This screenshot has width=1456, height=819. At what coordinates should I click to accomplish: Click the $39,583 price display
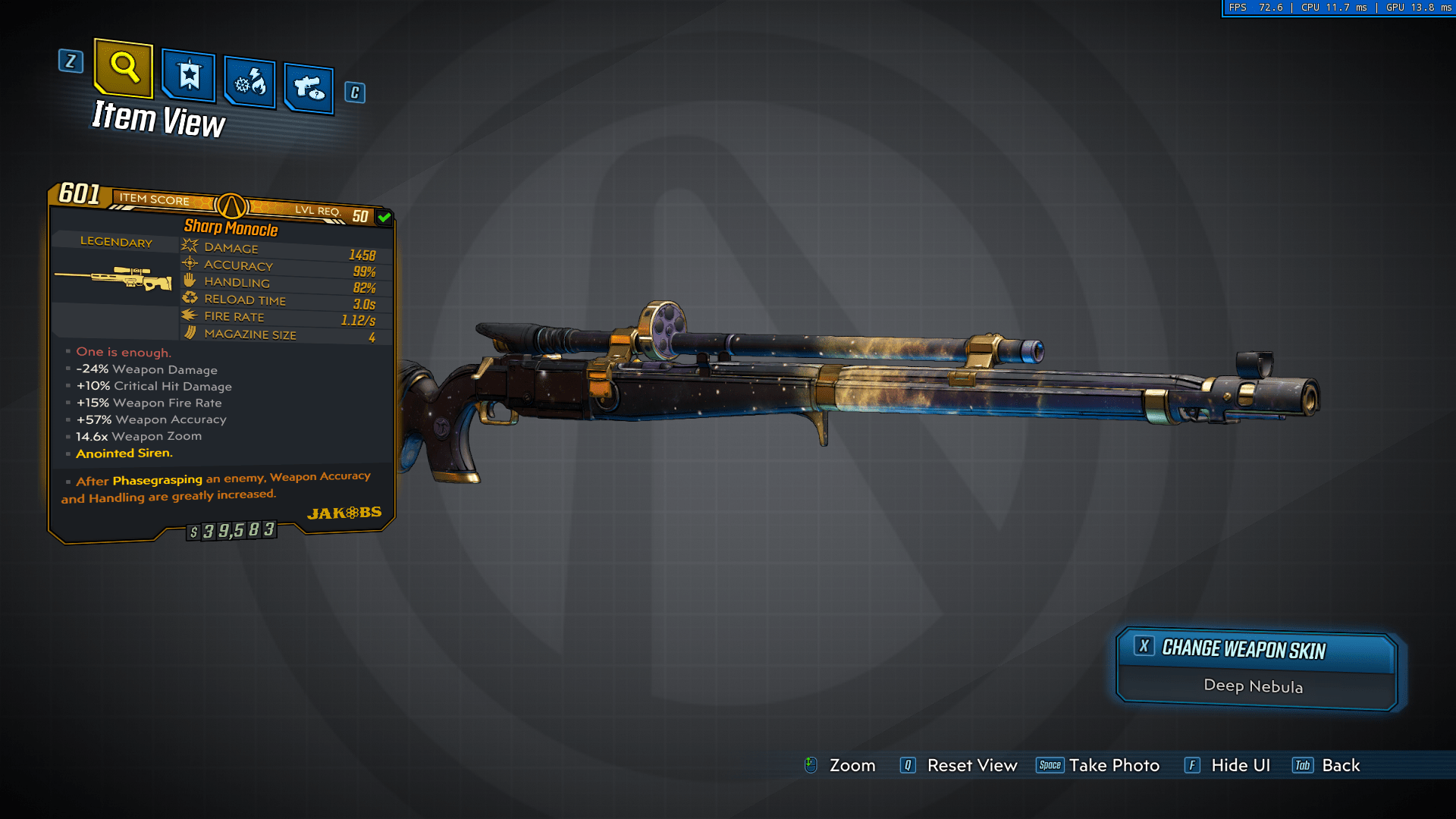pyautogui.click(x=233, y=531)
